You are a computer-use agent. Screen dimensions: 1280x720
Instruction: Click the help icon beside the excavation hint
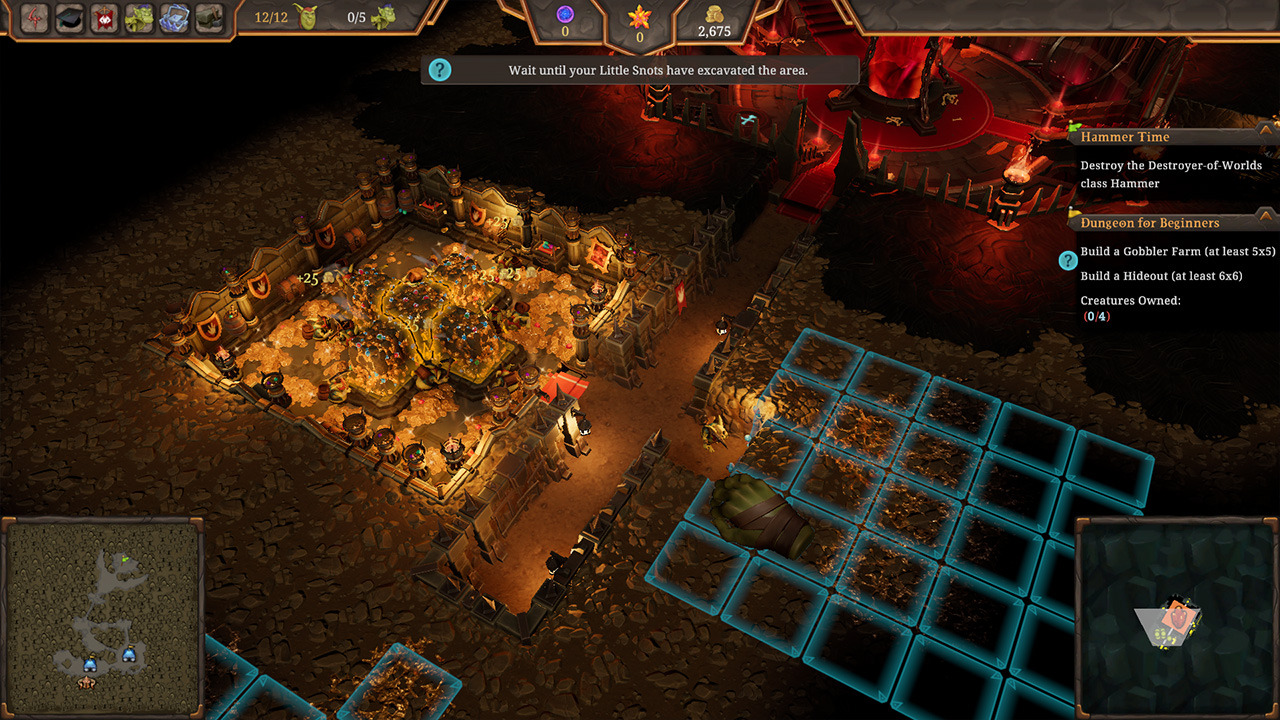[x=439, y=70]
